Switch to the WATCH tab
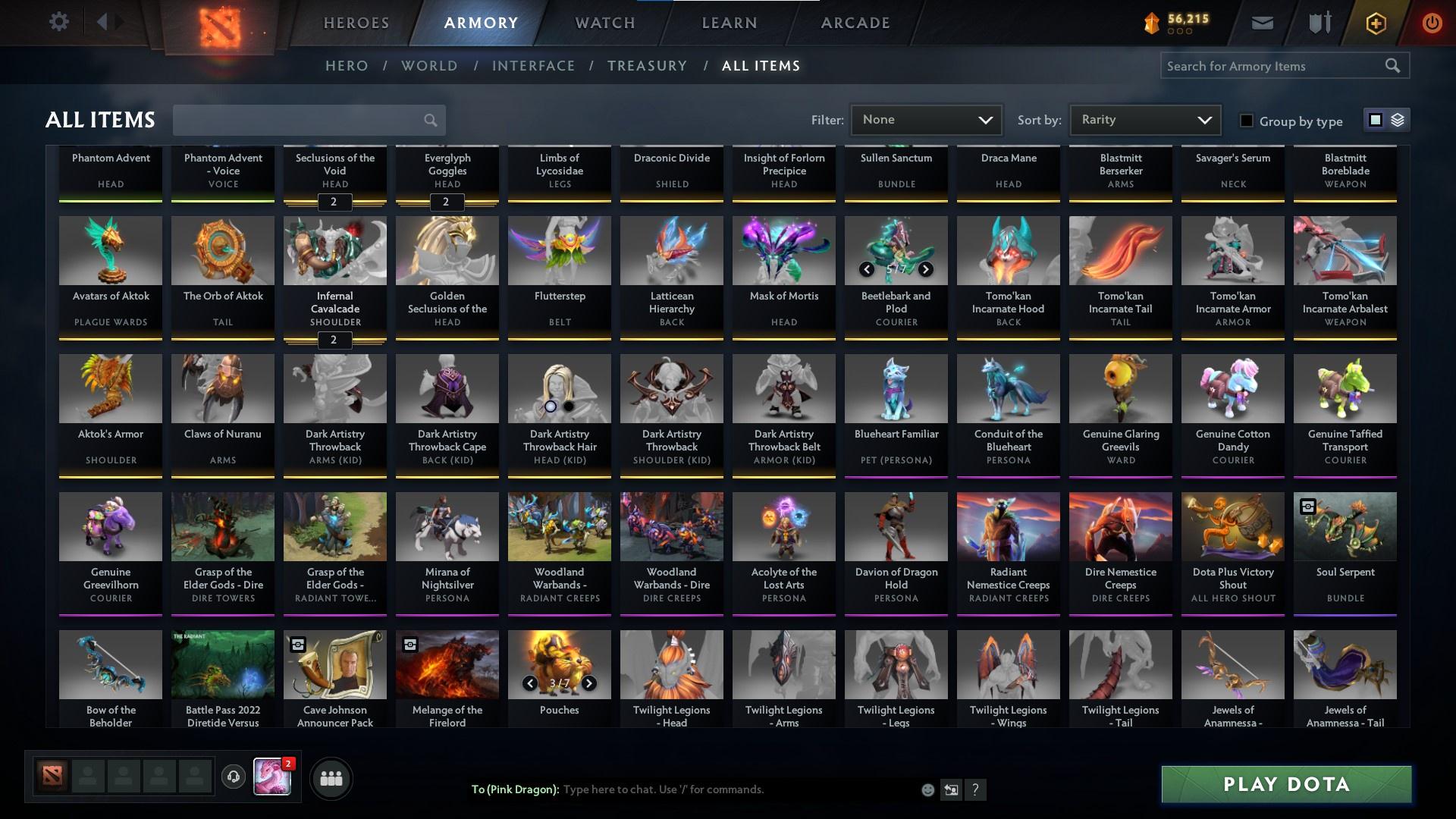 pyautogui.click(x=604, y=22)
